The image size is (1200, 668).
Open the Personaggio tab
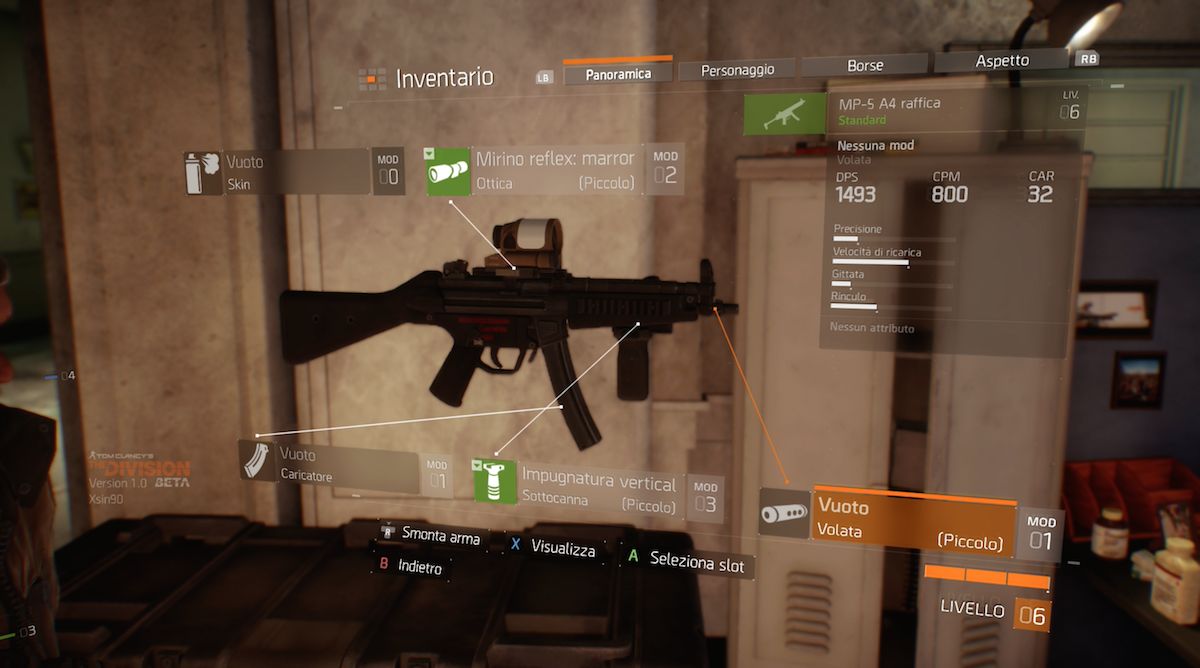pos(738,69)
